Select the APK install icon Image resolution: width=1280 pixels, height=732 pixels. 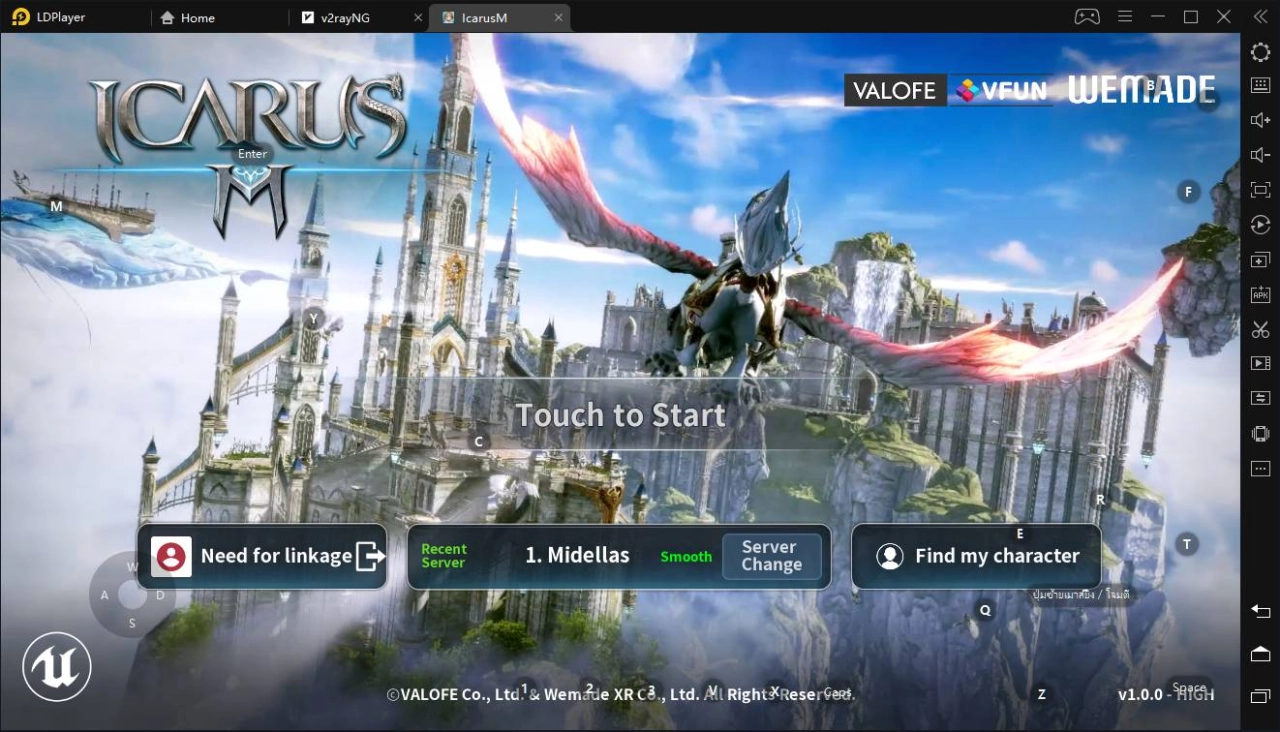[x=1259, y=294]
